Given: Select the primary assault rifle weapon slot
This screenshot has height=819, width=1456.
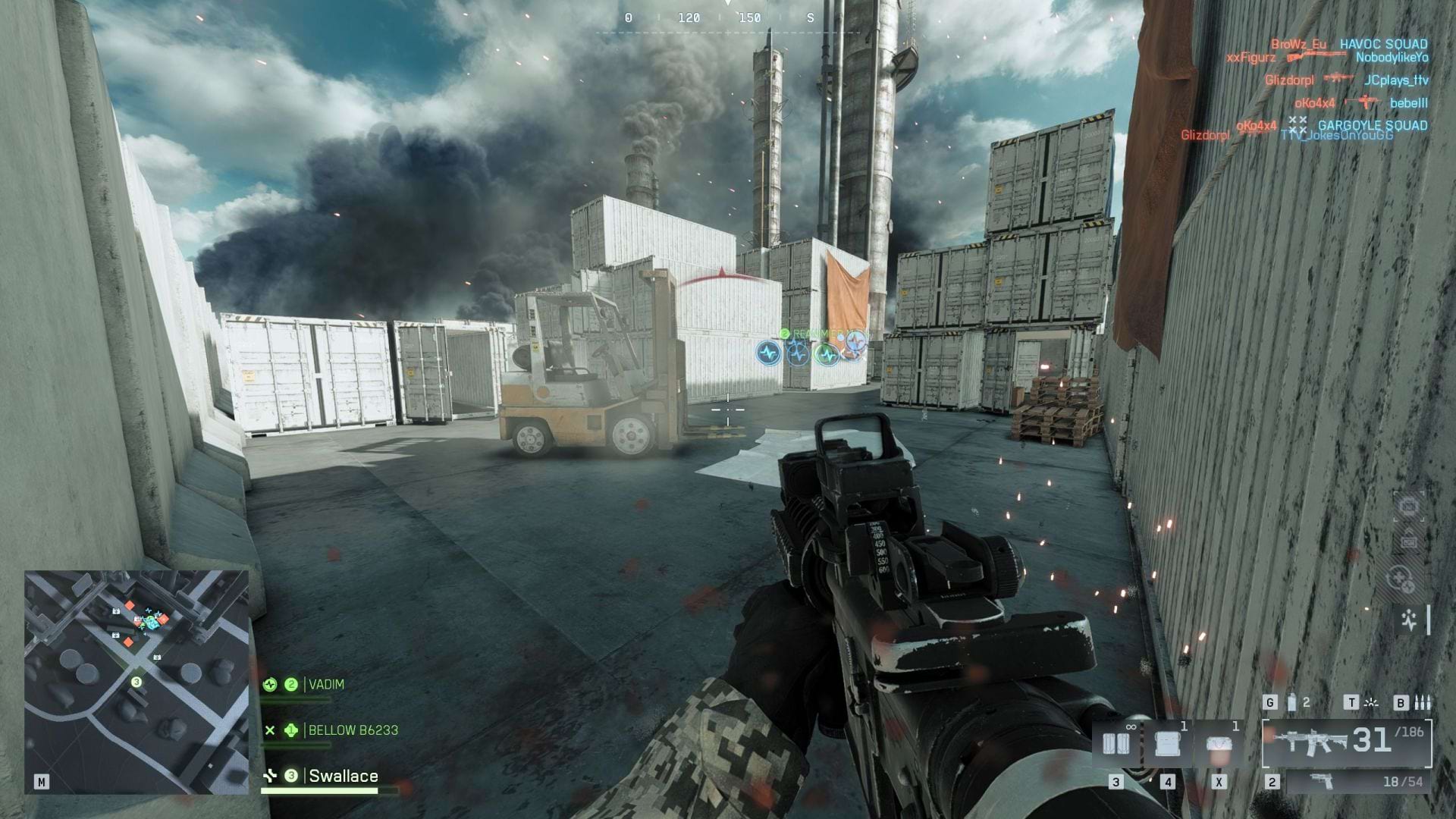Looking at the screenshot, I should click(1347, 742).
